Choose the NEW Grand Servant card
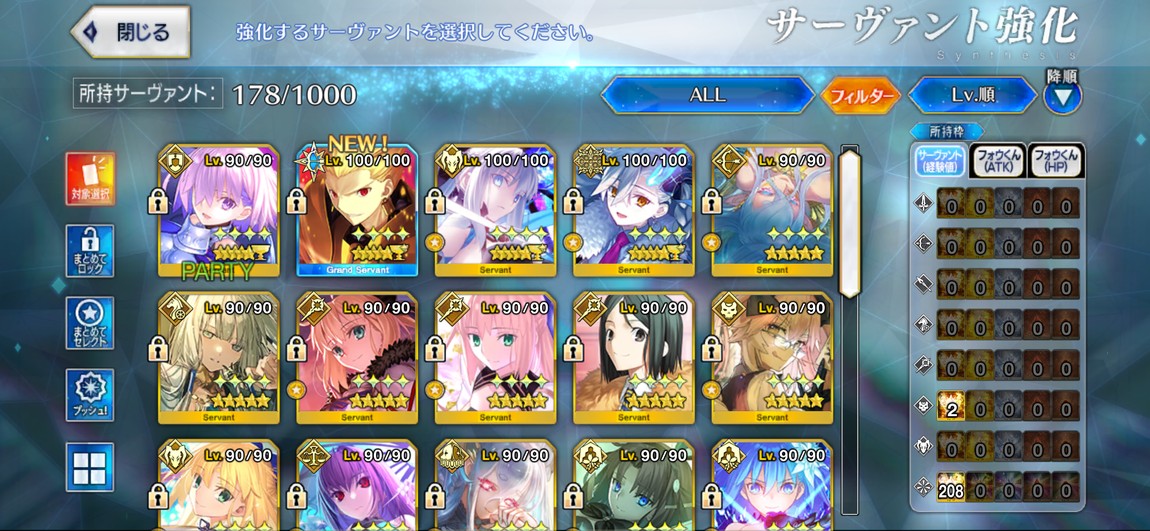 click(x=357, y=212)
